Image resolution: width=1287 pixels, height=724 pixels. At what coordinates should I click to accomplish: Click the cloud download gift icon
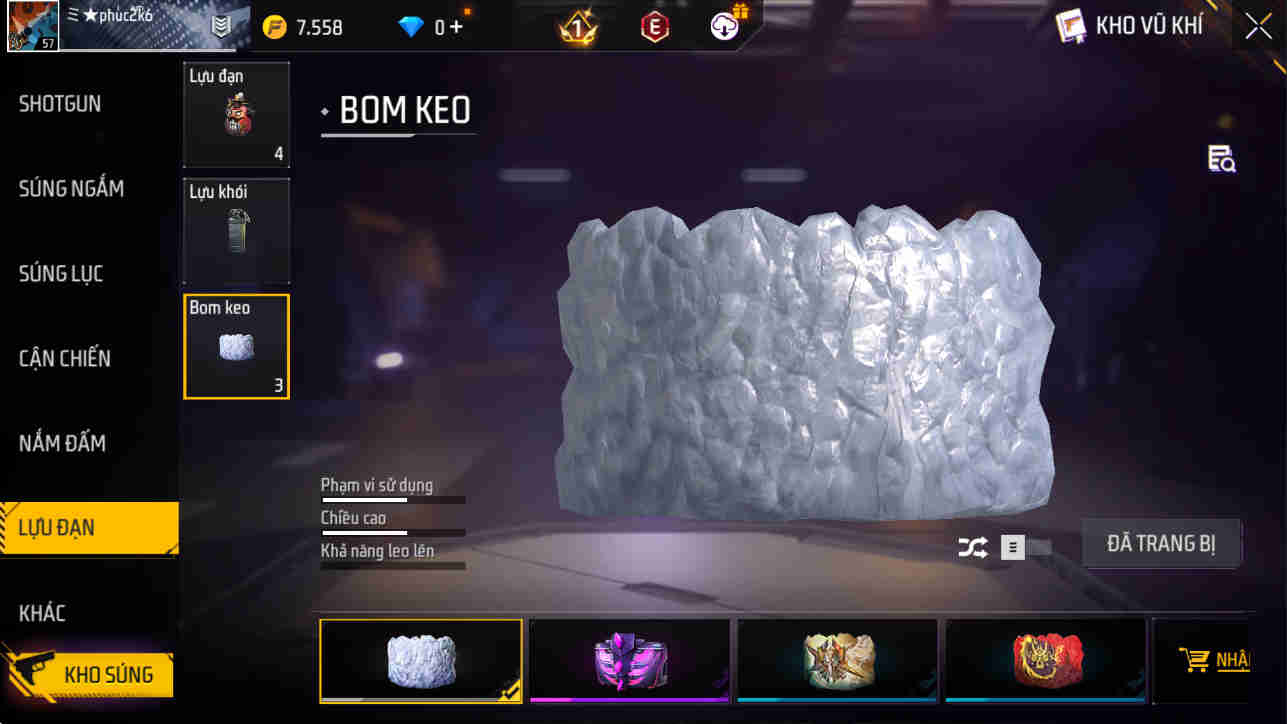coord(723,27)
